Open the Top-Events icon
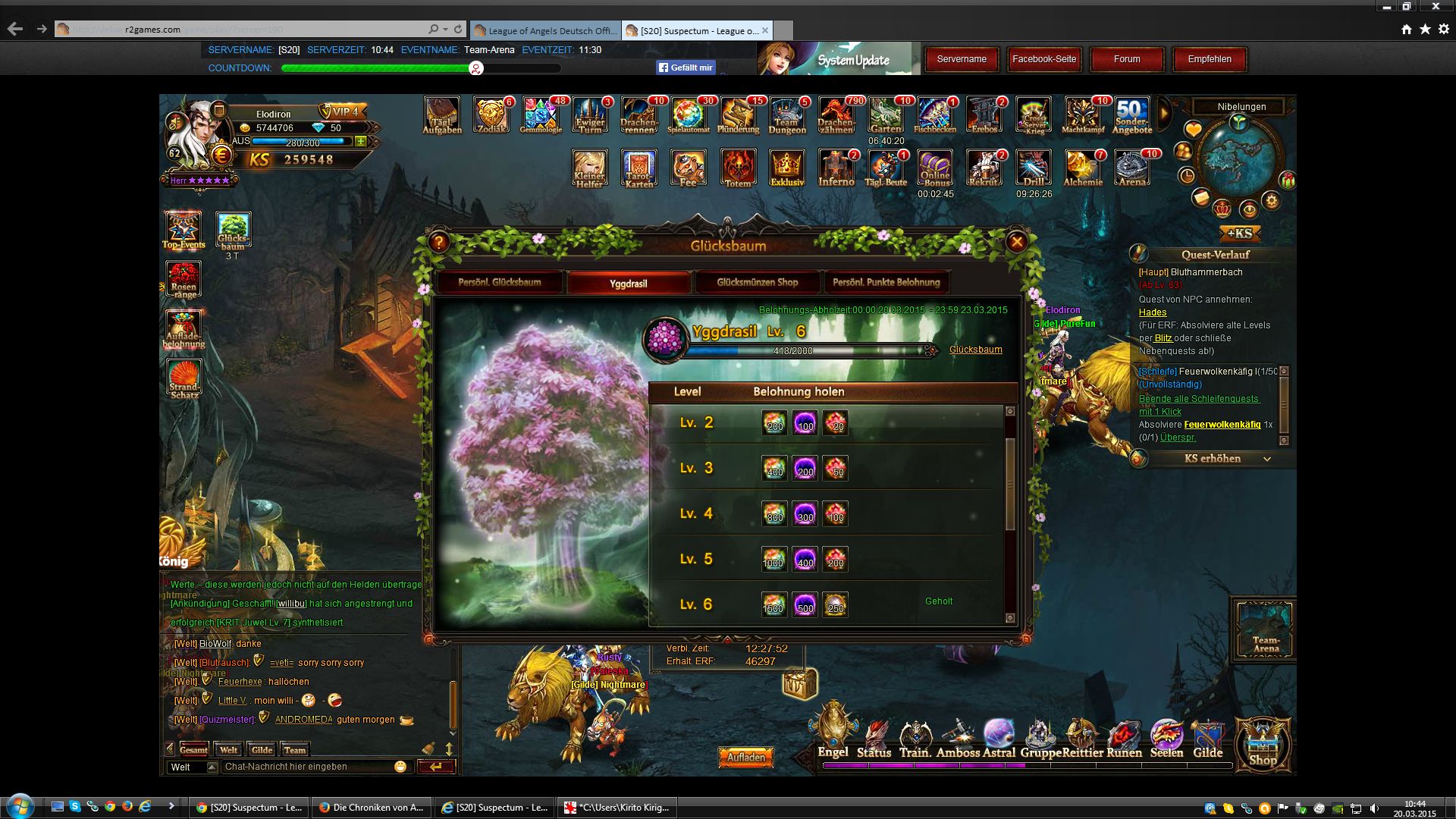This screenshot has height=819, width=1456. pyautogui.click(x=184, y=230)
